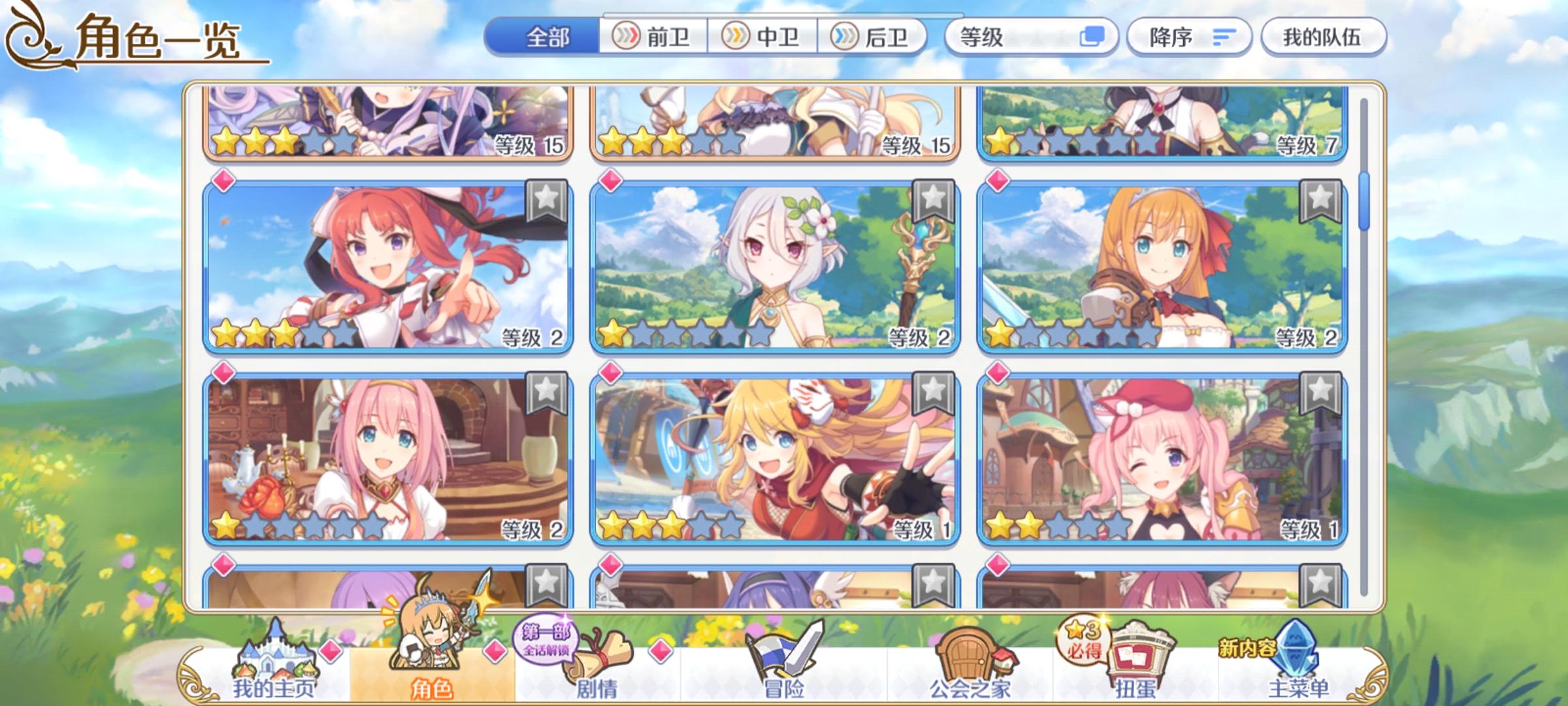
Task: Select the 全部 all characters filter
Action: 546,37
